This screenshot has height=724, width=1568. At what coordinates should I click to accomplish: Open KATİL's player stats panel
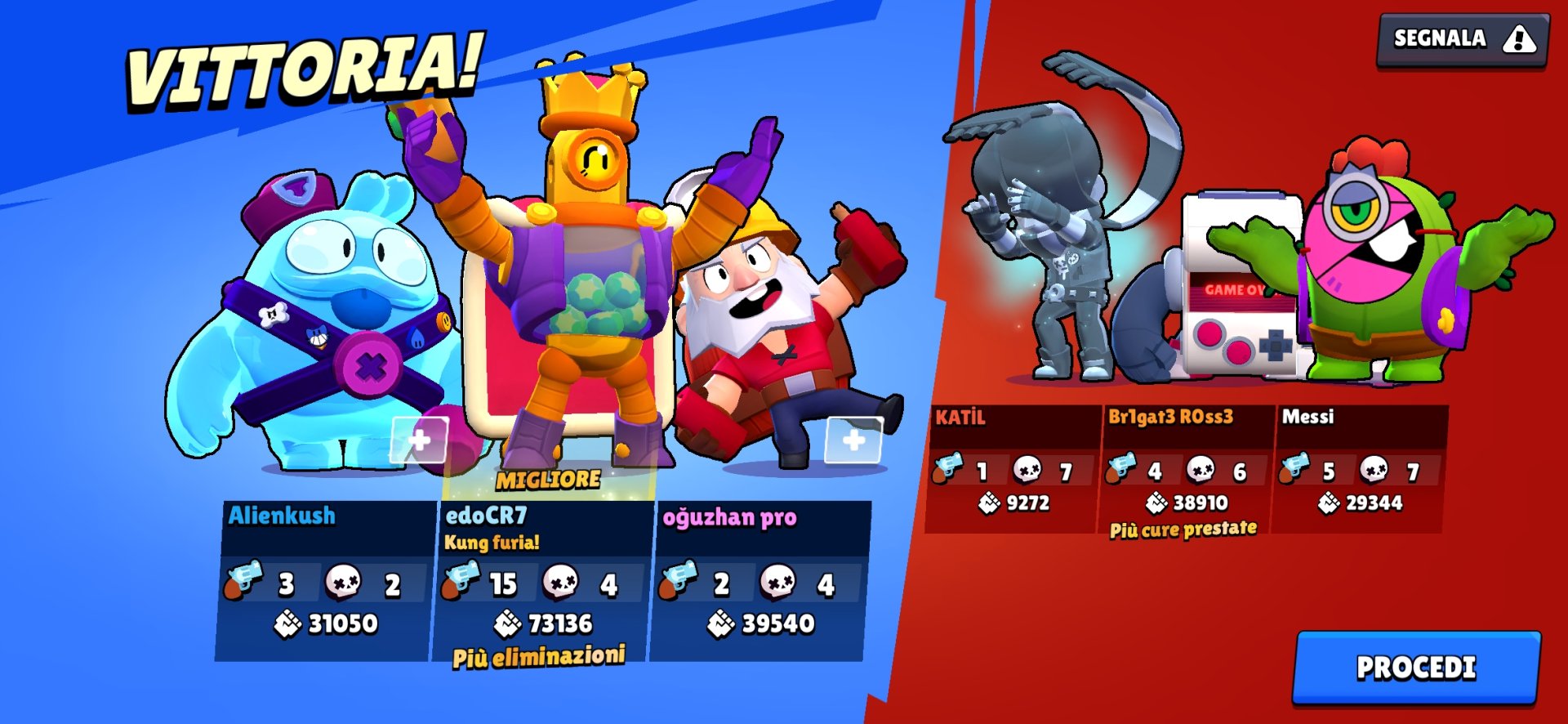[1013, 469]
